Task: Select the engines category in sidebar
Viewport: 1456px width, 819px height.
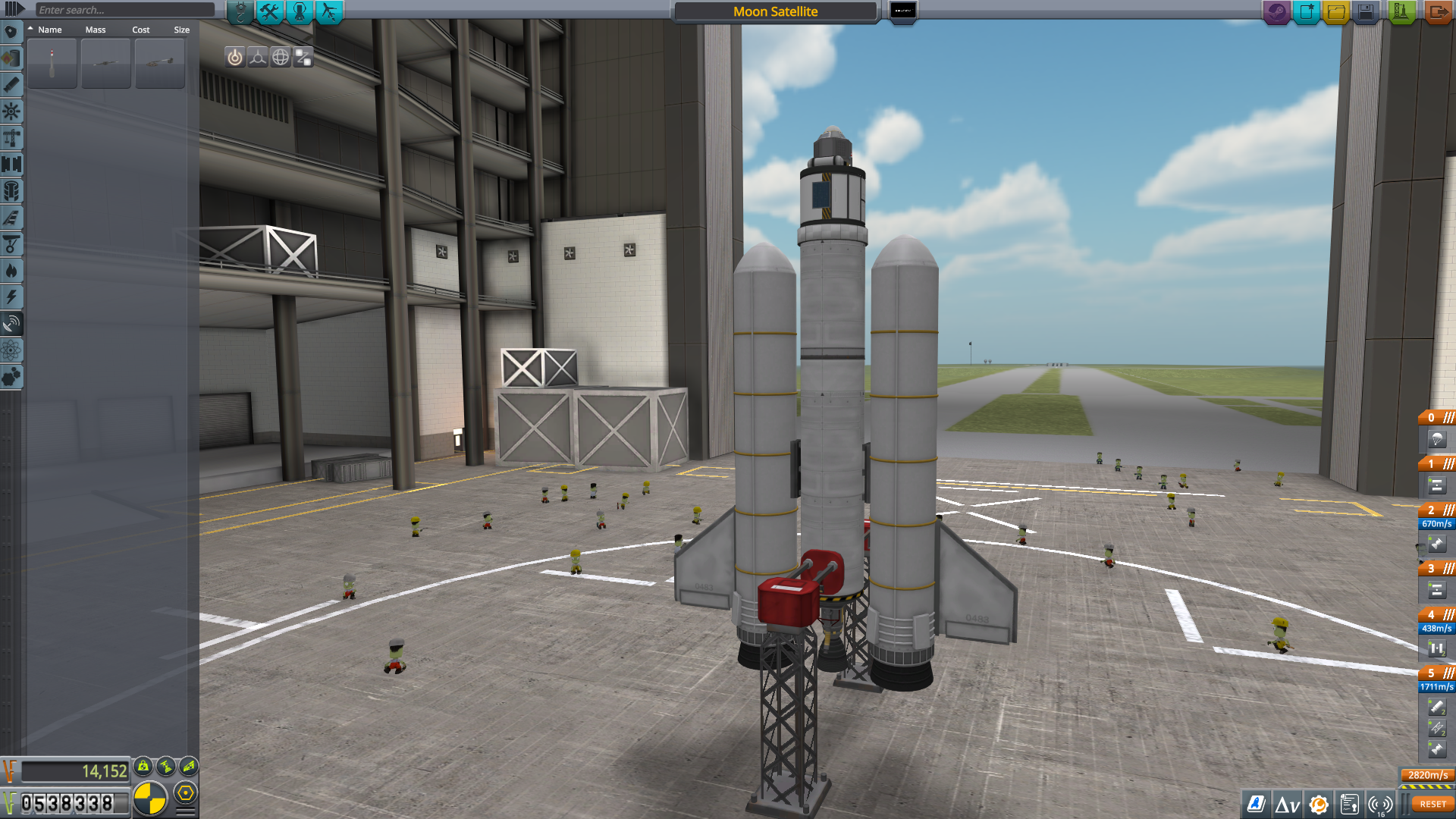Action: point(11,85)
